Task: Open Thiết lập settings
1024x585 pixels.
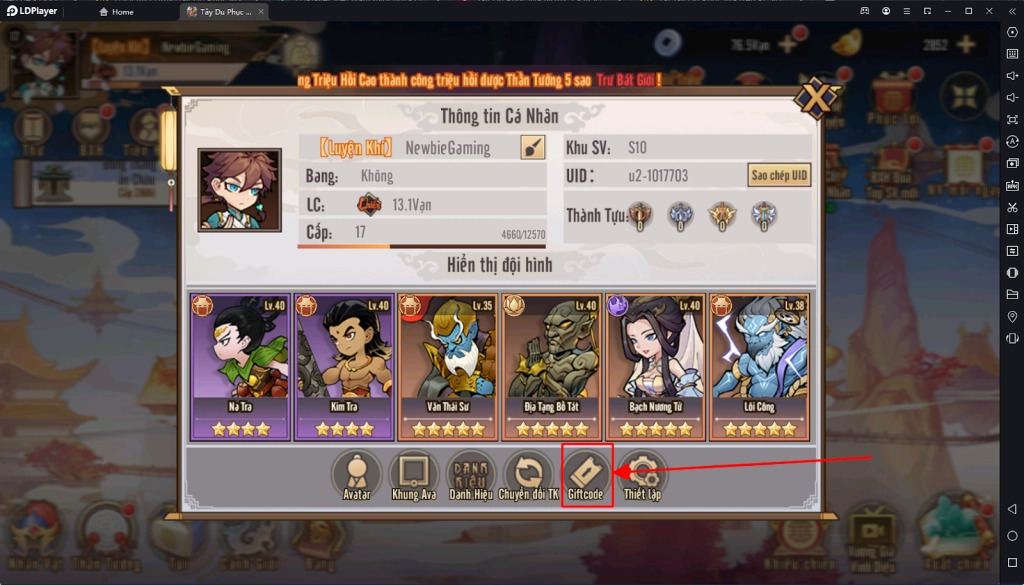Action: (642, 475)
